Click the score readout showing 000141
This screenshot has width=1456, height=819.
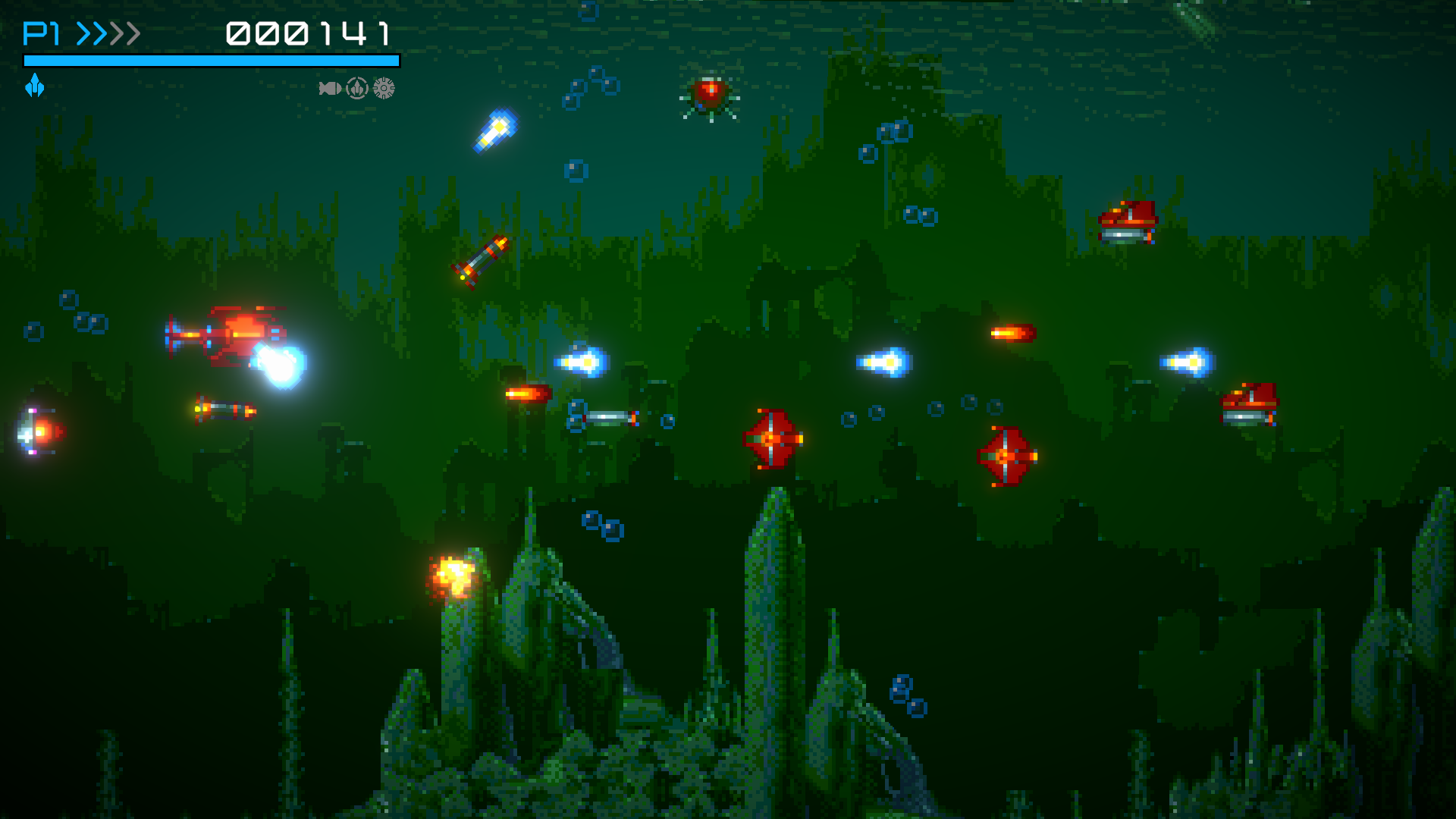pos(309,33)
